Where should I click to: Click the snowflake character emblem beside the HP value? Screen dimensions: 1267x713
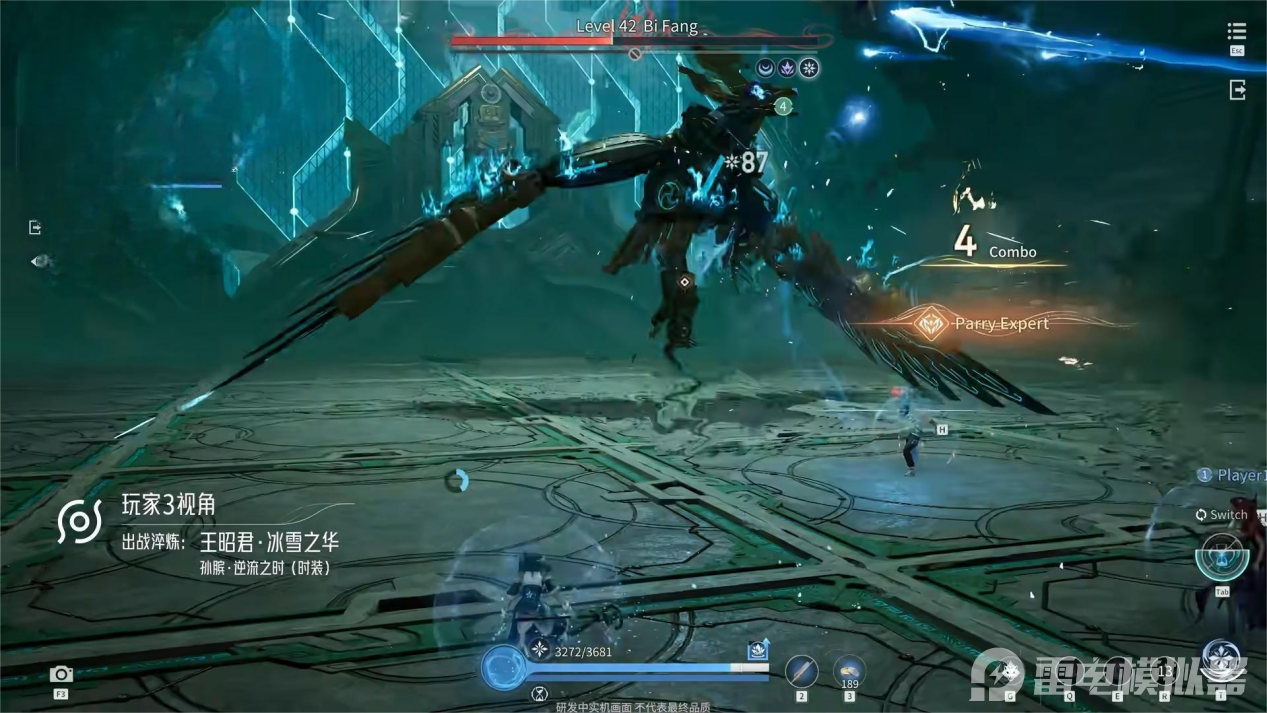pos(540,650)
